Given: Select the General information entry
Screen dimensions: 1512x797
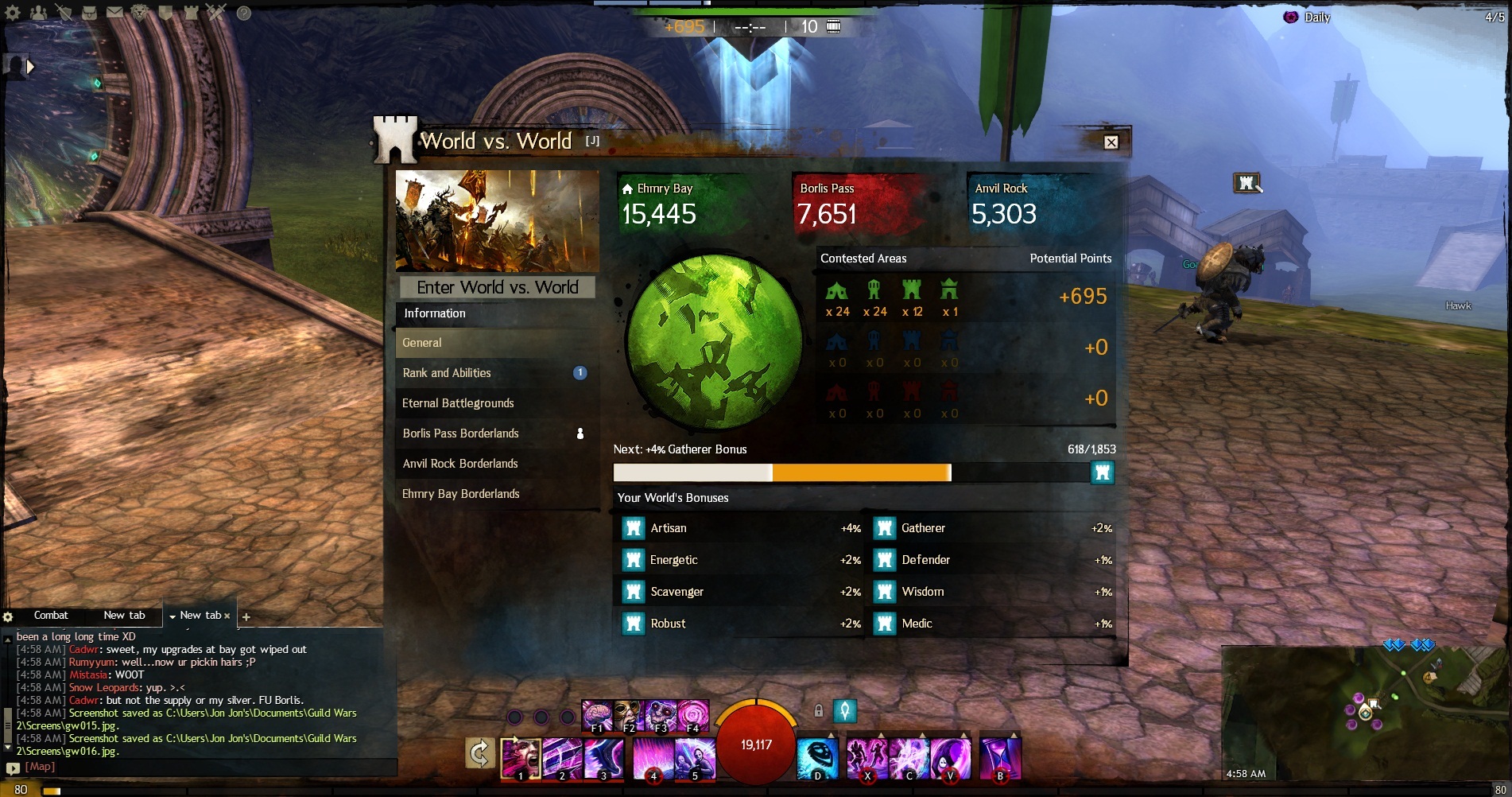Looking at the screenshot, I should pos(497,343).
